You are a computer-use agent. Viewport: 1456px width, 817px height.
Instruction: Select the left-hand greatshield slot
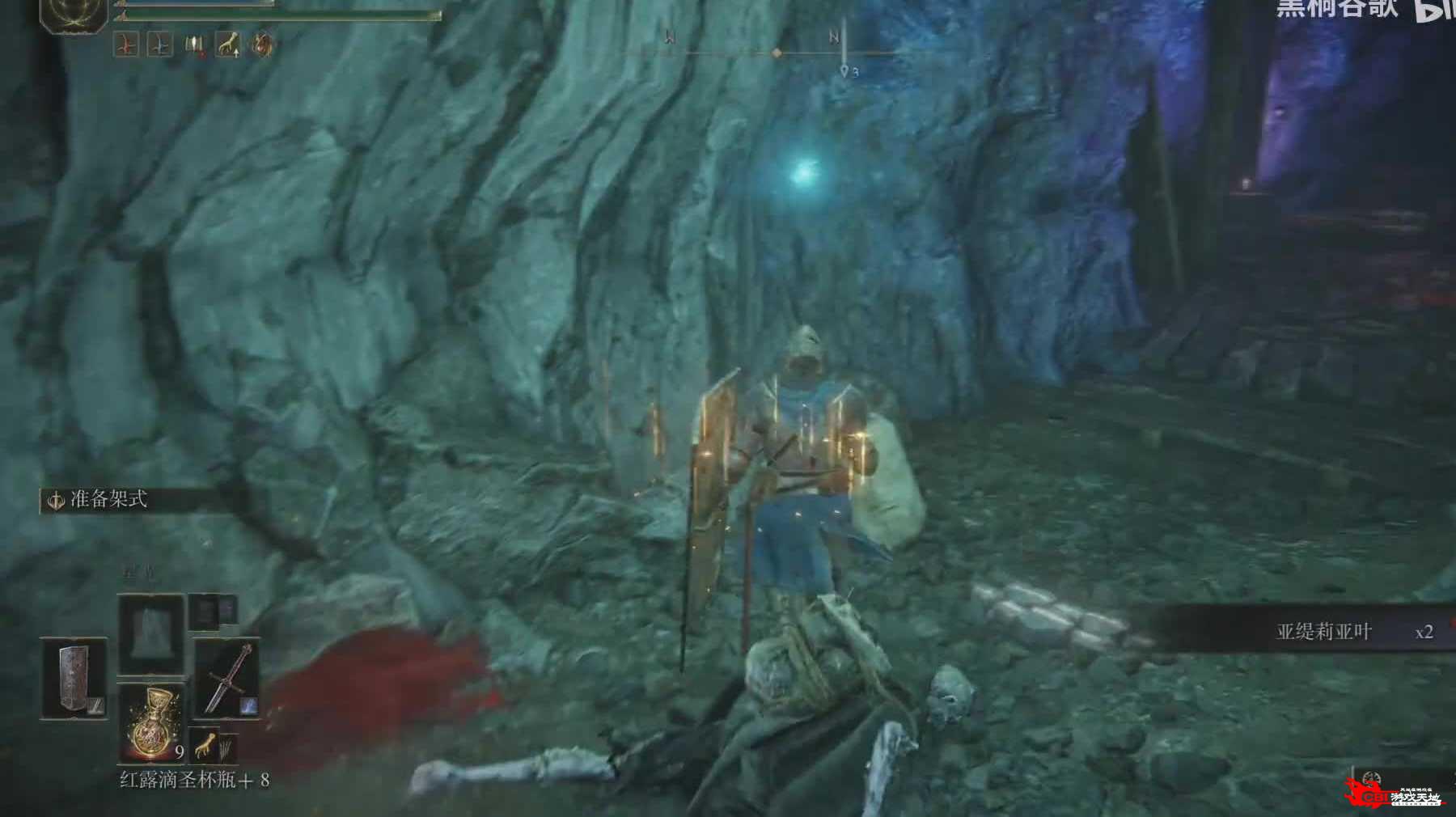pyautogui.click(x=74, y=678)
